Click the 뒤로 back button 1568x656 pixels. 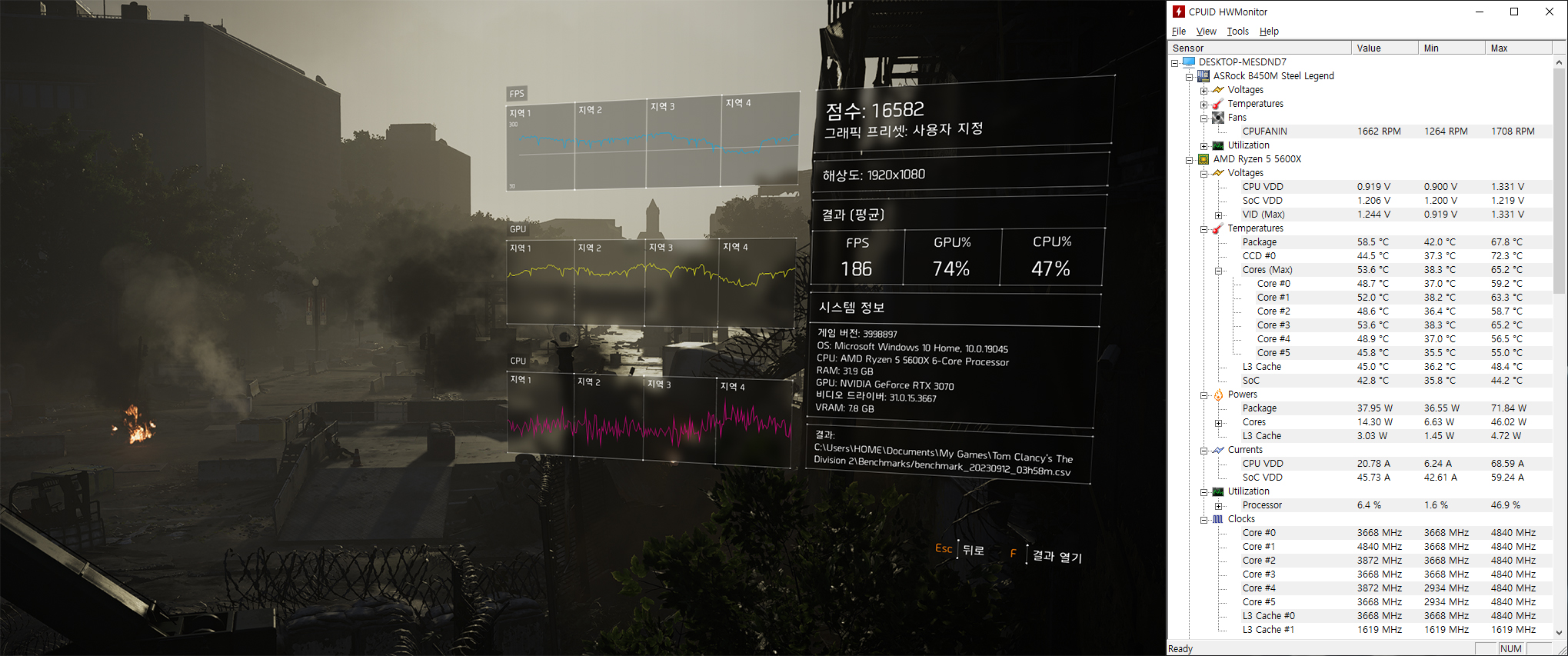point(973,550)
